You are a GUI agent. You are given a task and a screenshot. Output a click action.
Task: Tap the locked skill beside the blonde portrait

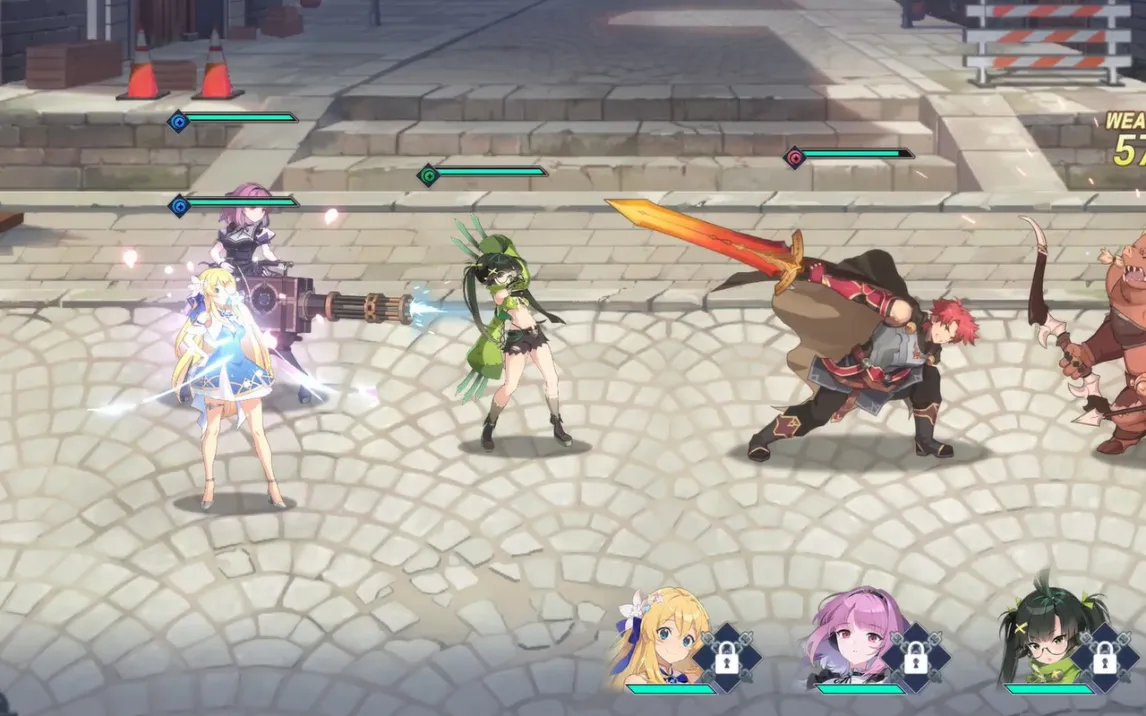727,658
